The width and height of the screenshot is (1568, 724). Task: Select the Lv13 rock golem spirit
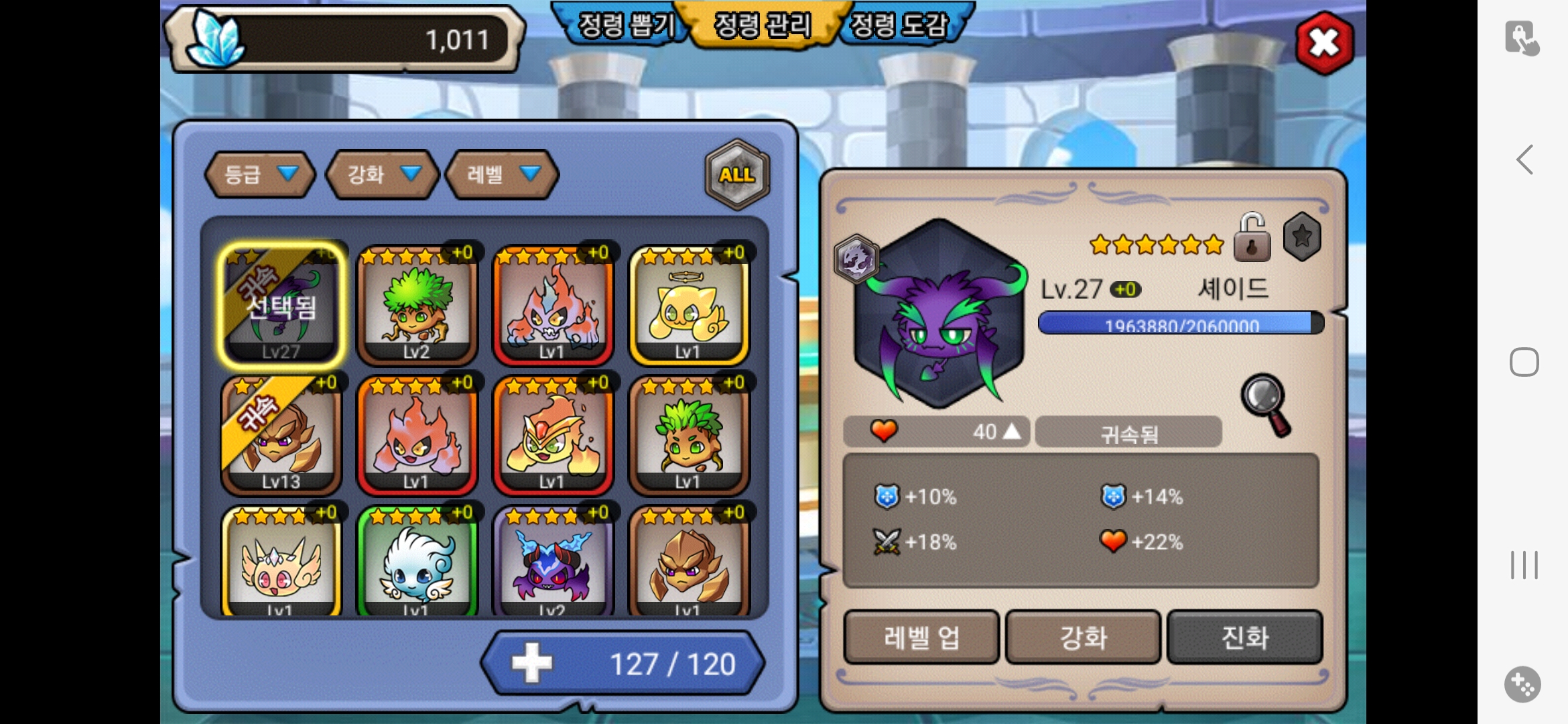coord(281,434)
